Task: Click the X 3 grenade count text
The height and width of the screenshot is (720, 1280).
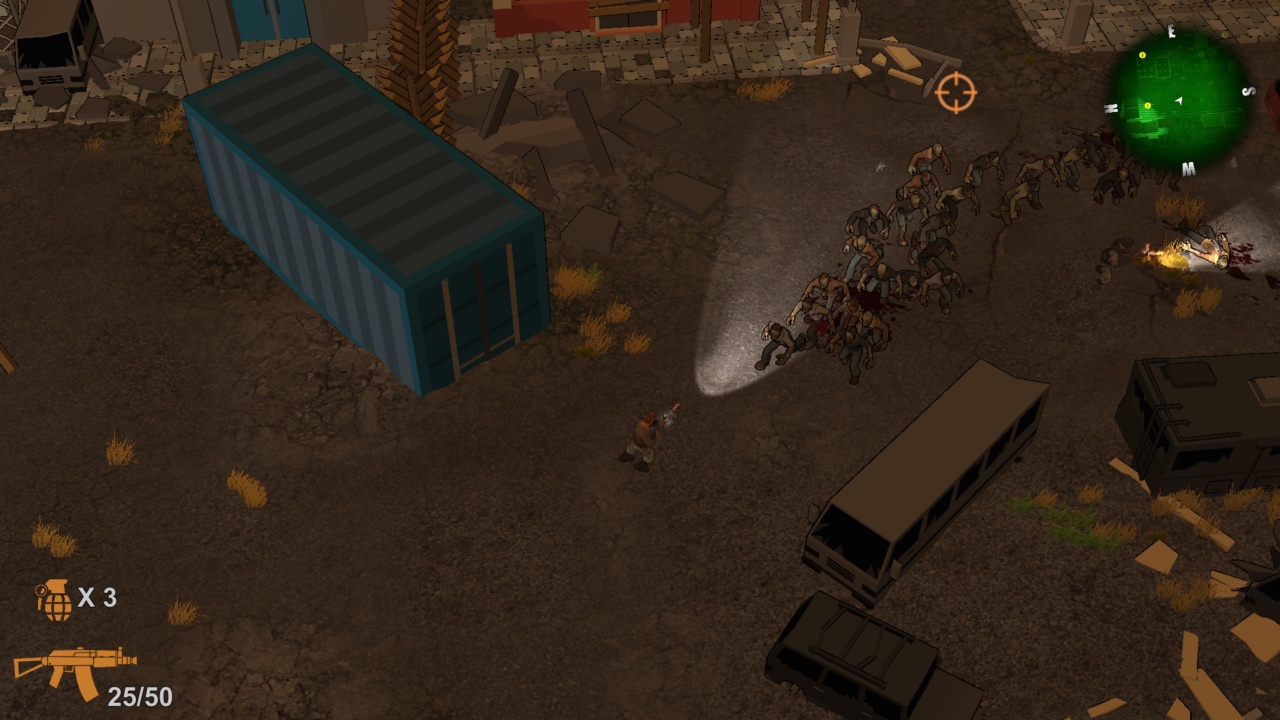Action: coord(100,600)
